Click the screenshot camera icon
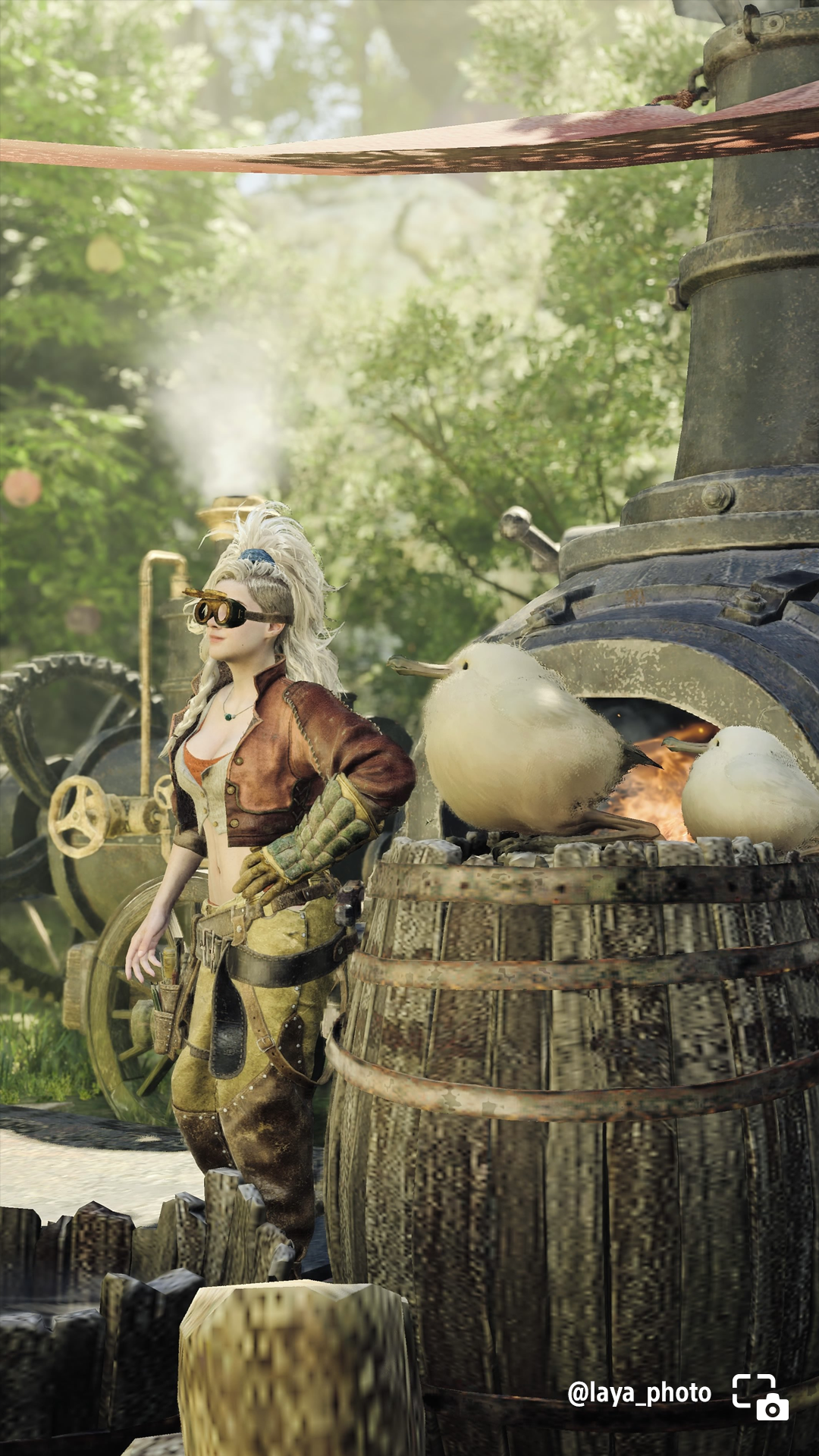The height and width of the screenshot is (1456, 819). (760, 1396)
